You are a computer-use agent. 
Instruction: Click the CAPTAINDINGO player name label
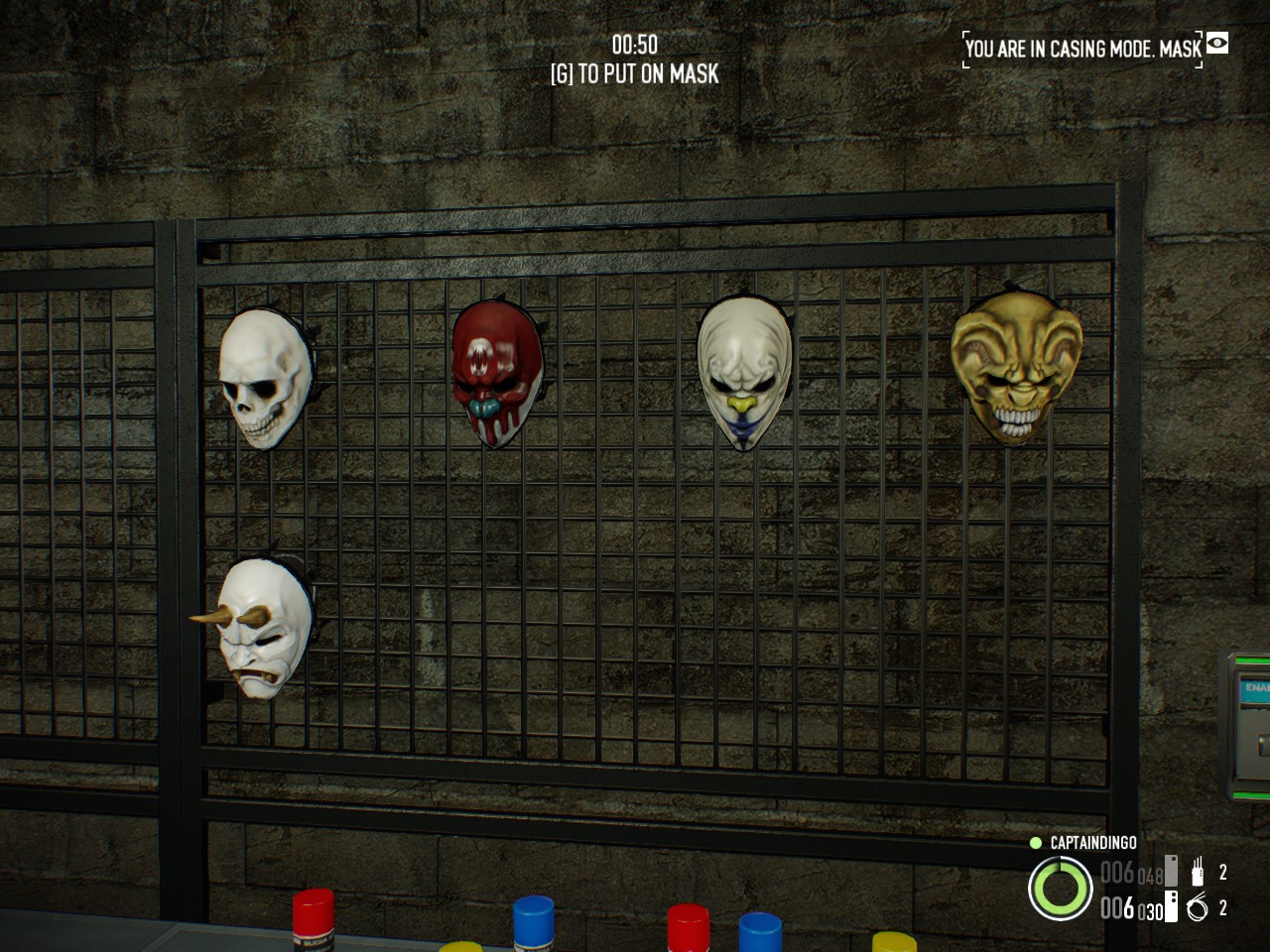tap(1093, 843)
